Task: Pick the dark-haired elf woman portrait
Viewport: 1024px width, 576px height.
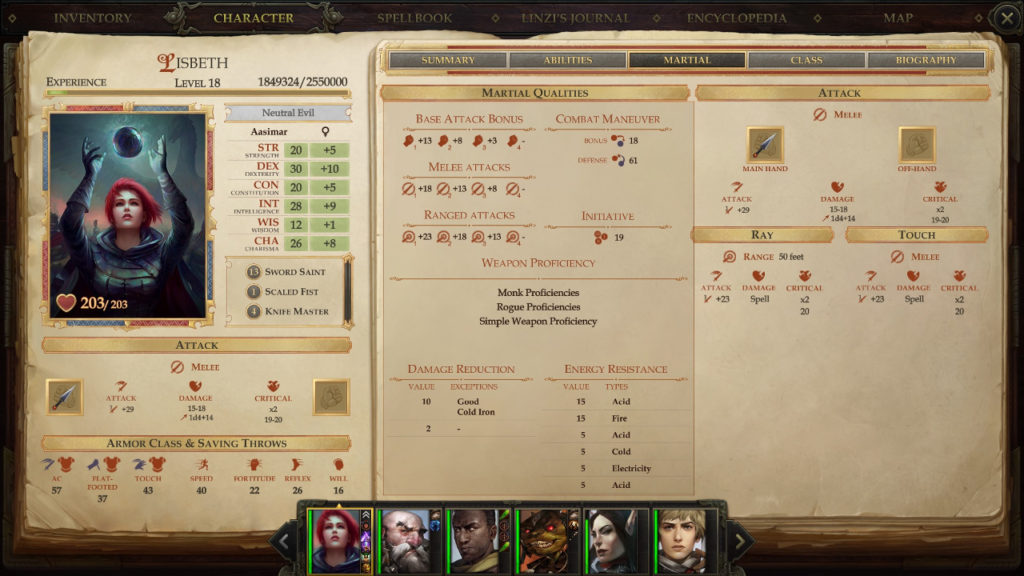Action: (x=616, y=541)
